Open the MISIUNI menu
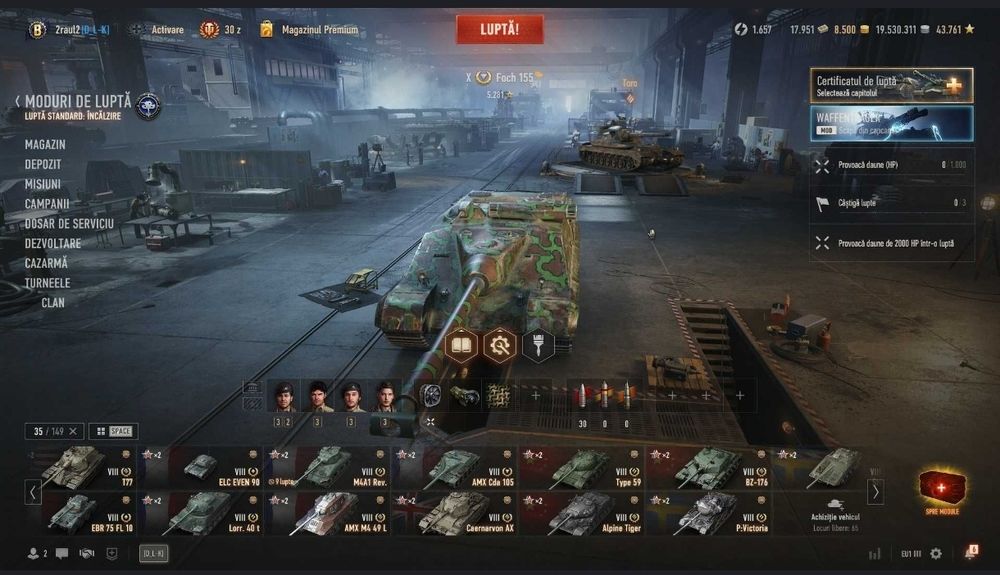The width and height of the screenshot is (1000, 575). 43,184
